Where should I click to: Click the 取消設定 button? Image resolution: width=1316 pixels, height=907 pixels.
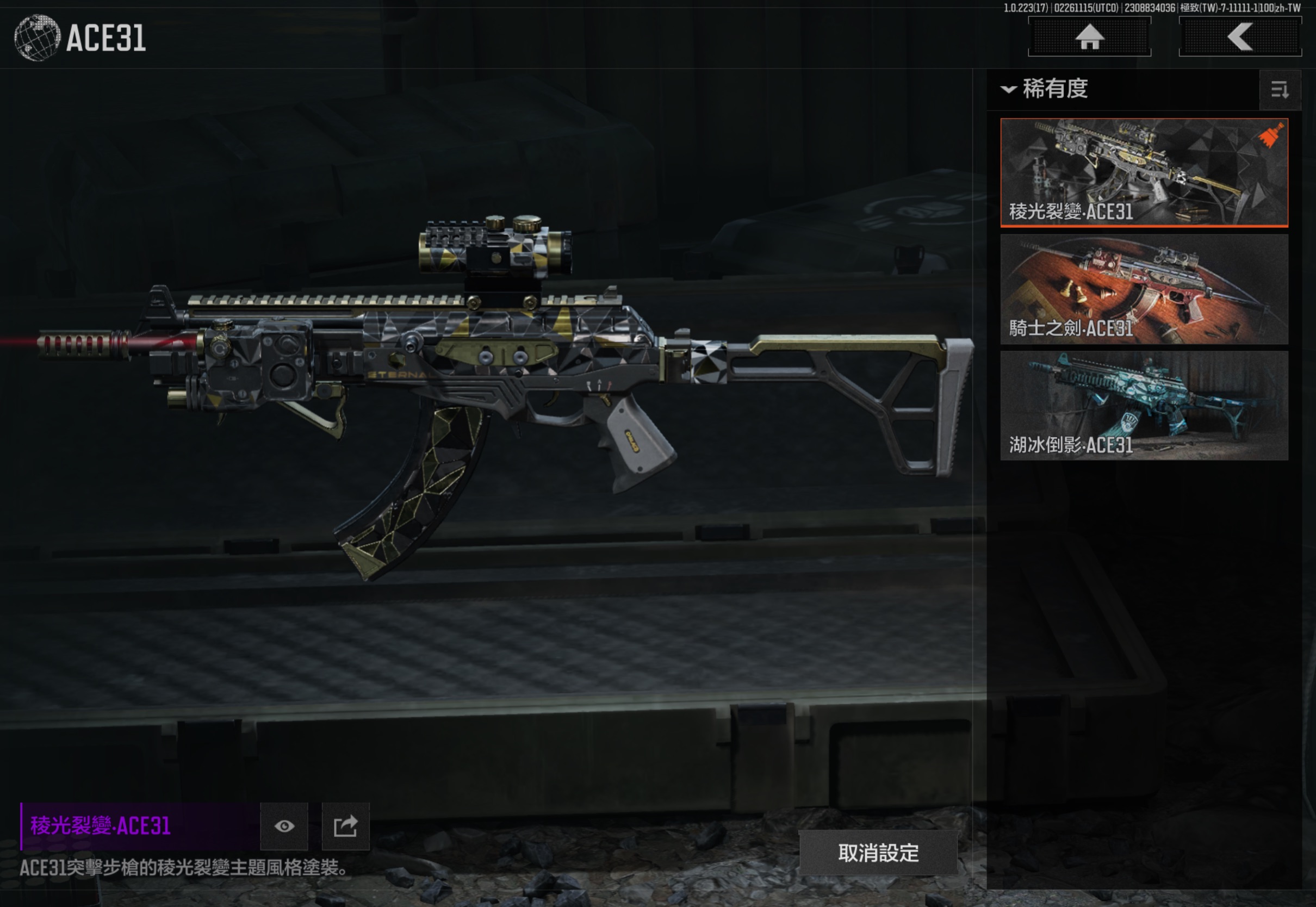pyautogui.click(x=878, y=853)
